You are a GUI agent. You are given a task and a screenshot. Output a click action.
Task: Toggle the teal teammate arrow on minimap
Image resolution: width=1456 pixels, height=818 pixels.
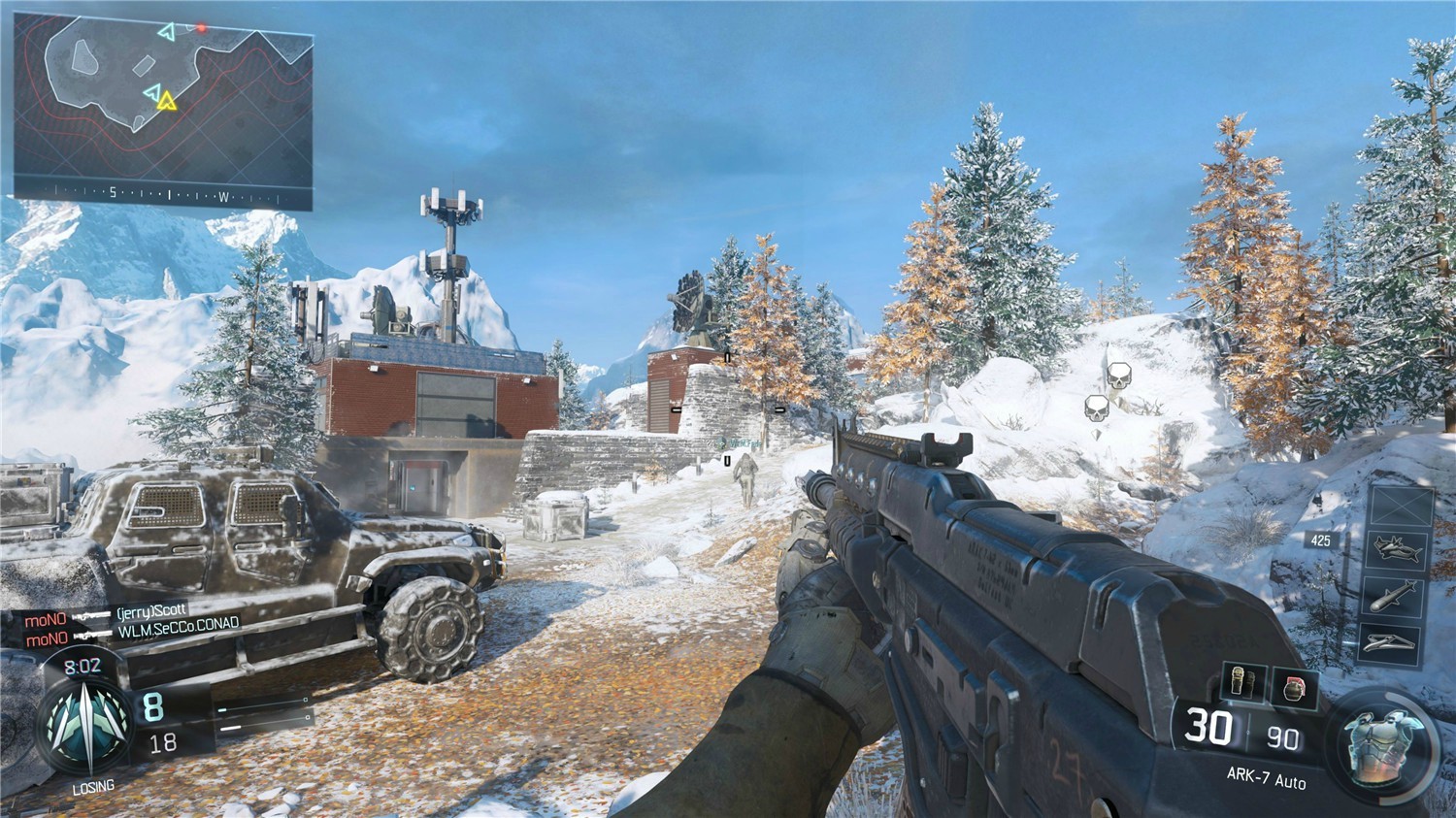click(152, 92)
